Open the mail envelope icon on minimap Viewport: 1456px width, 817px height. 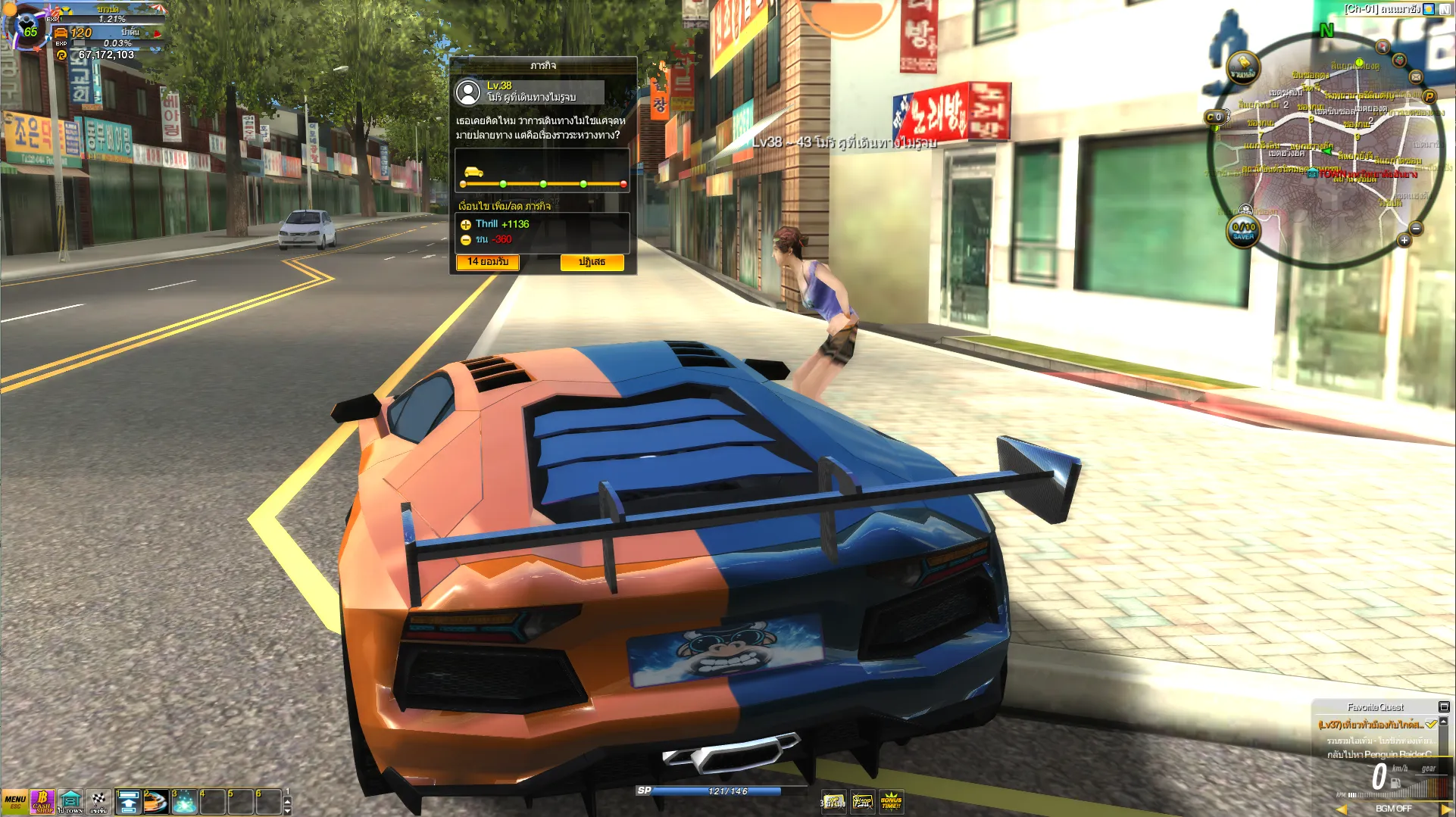(x=1415, y=76)
